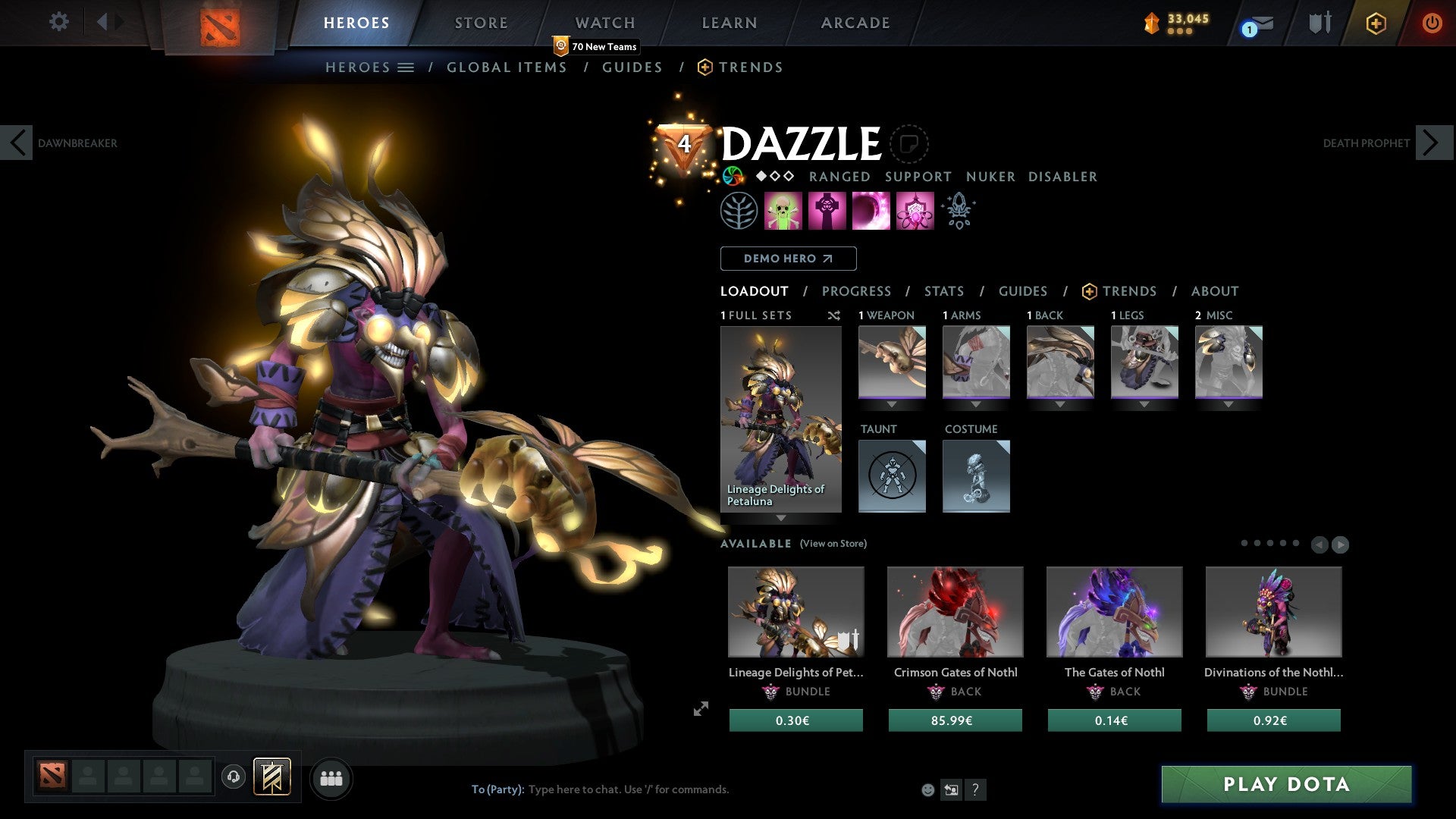The image size is (1456, 819).
Task: Toggle the shuffle loadout option
Action: point(834,315)
